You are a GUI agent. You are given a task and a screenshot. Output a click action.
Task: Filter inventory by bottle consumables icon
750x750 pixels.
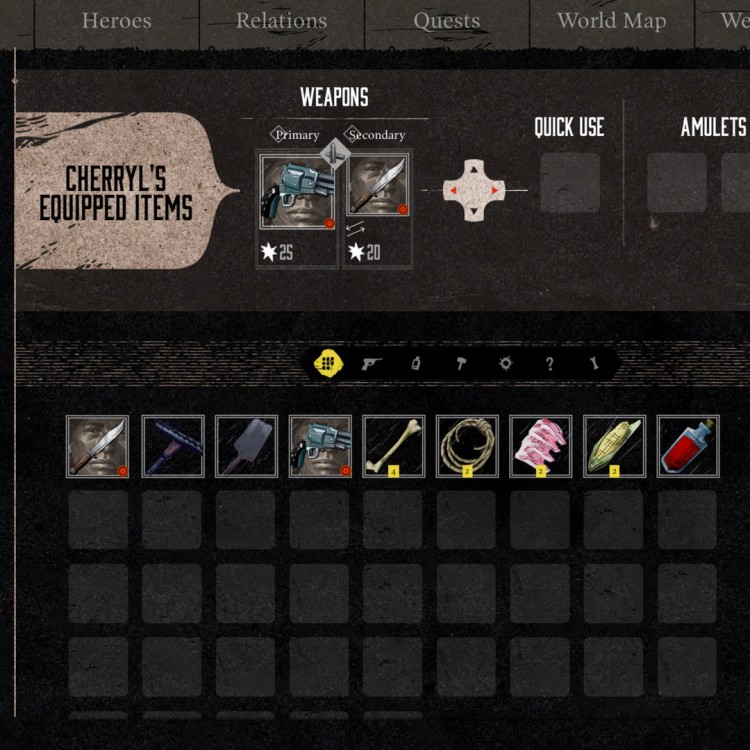coord(416,364)
